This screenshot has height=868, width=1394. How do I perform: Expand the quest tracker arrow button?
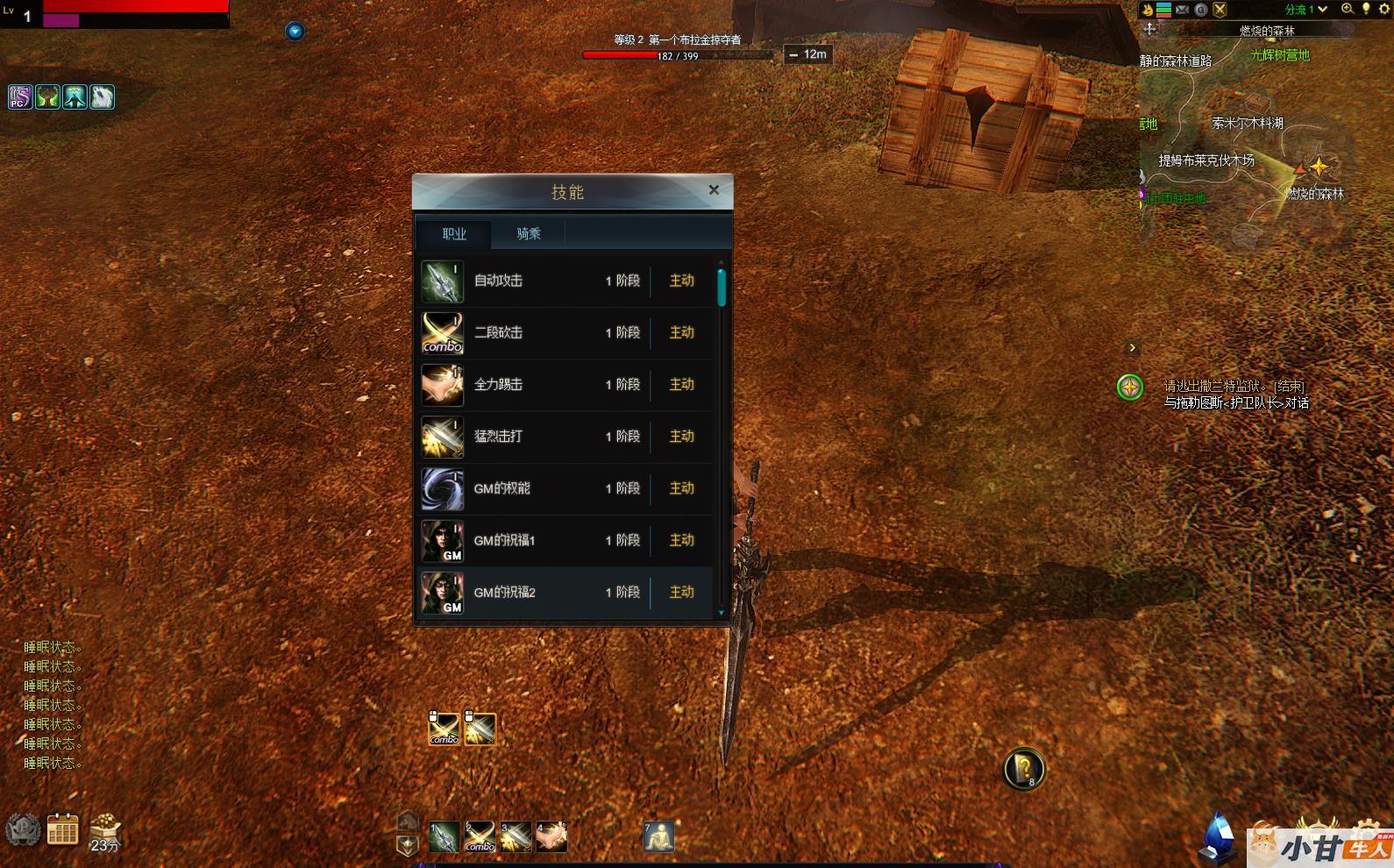1132,348
